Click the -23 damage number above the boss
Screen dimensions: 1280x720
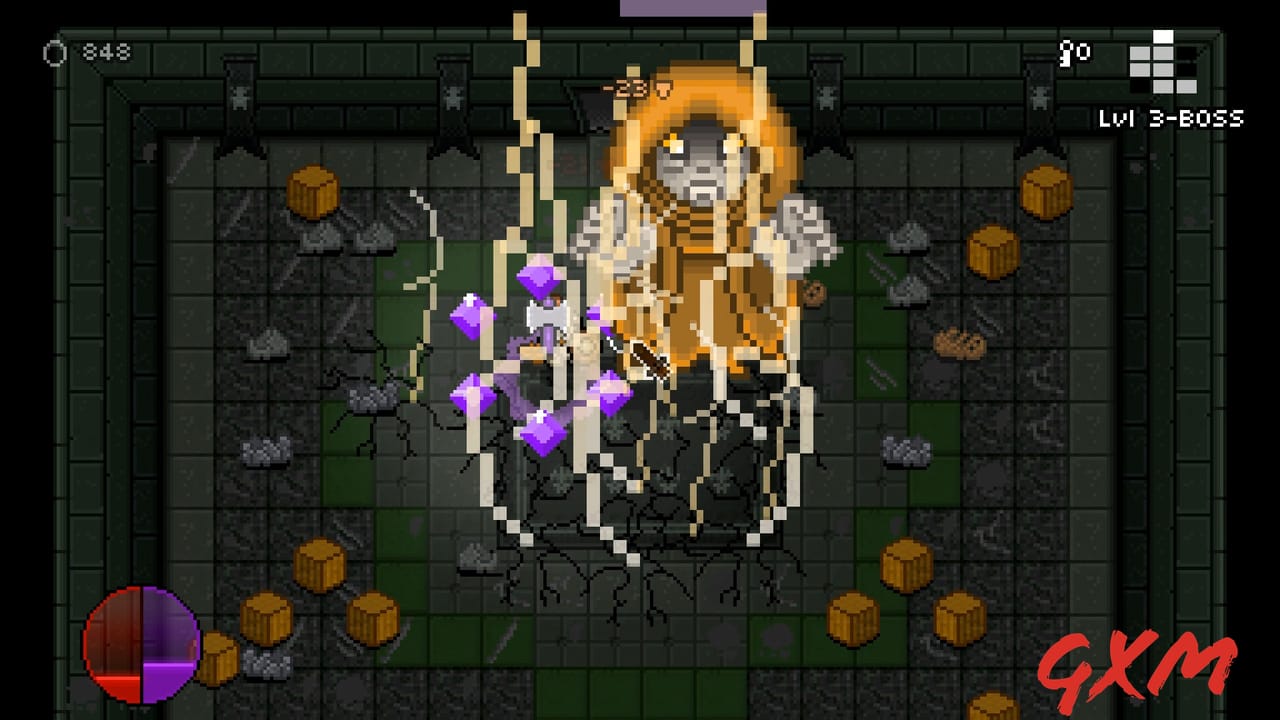(625, 88)
